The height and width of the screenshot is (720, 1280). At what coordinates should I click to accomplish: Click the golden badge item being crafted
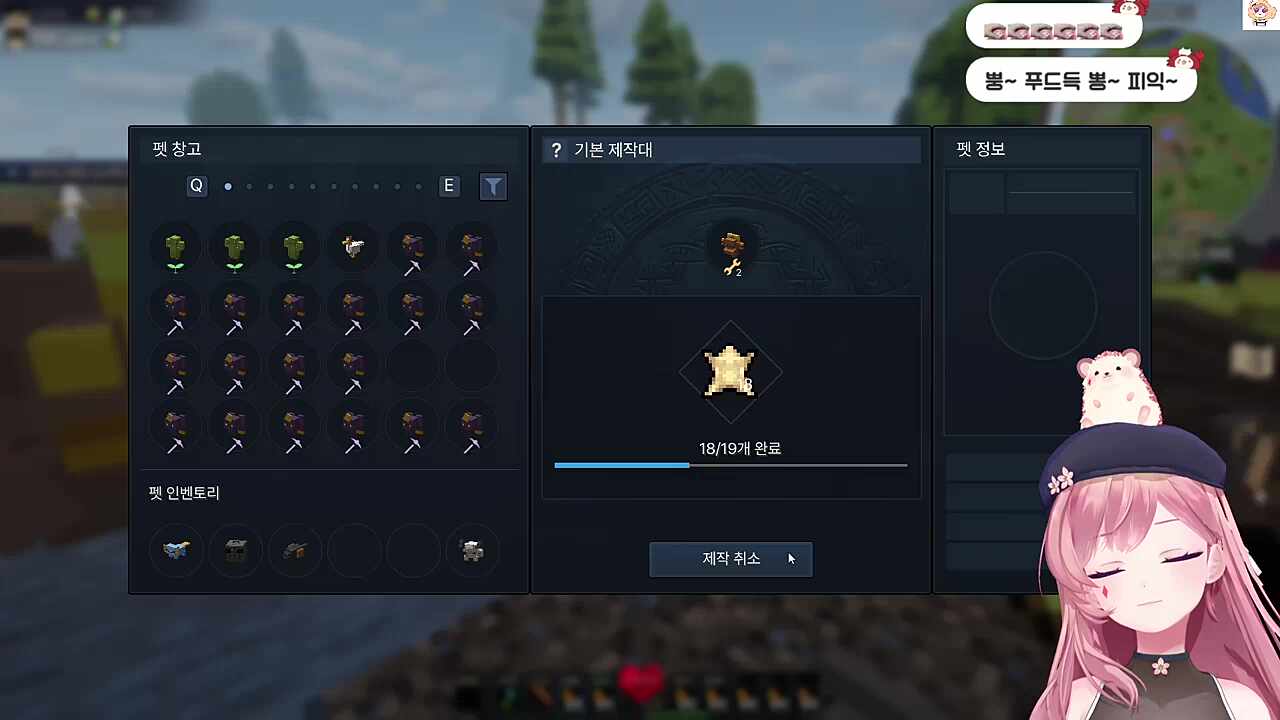730,372
